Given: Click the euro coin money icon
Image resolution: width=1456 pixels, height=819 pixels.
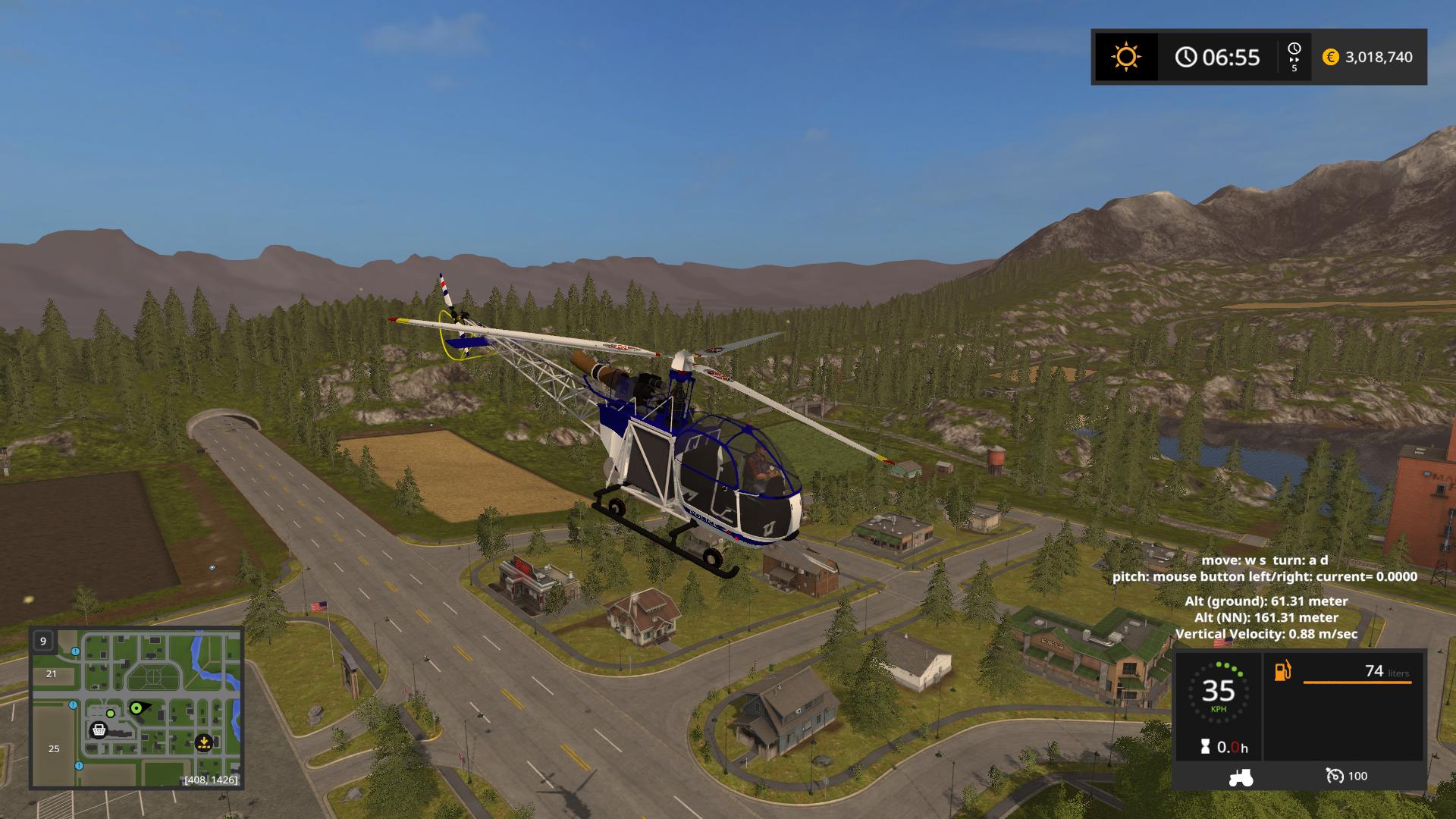Looking at the screenshot, I should click(x=1330, y=57).
